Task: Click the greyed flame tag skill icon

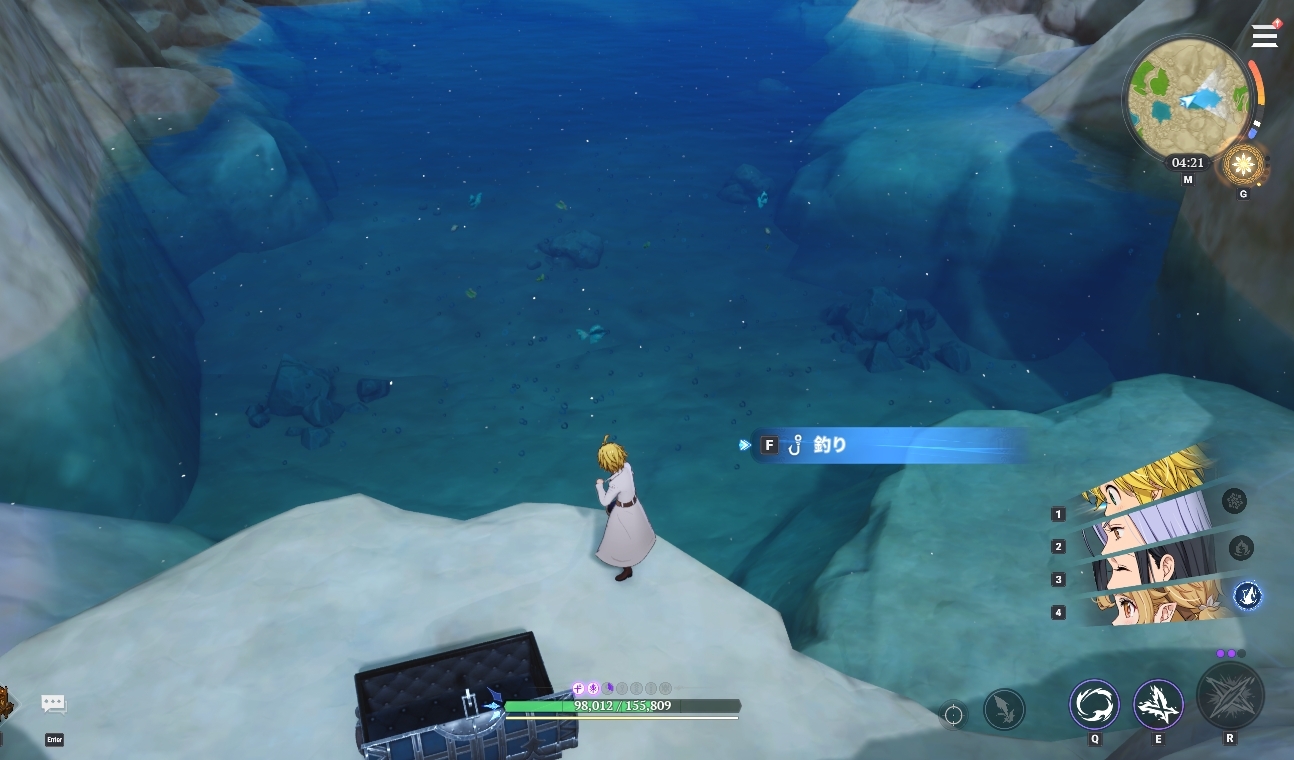Action: pos(1240,548)
